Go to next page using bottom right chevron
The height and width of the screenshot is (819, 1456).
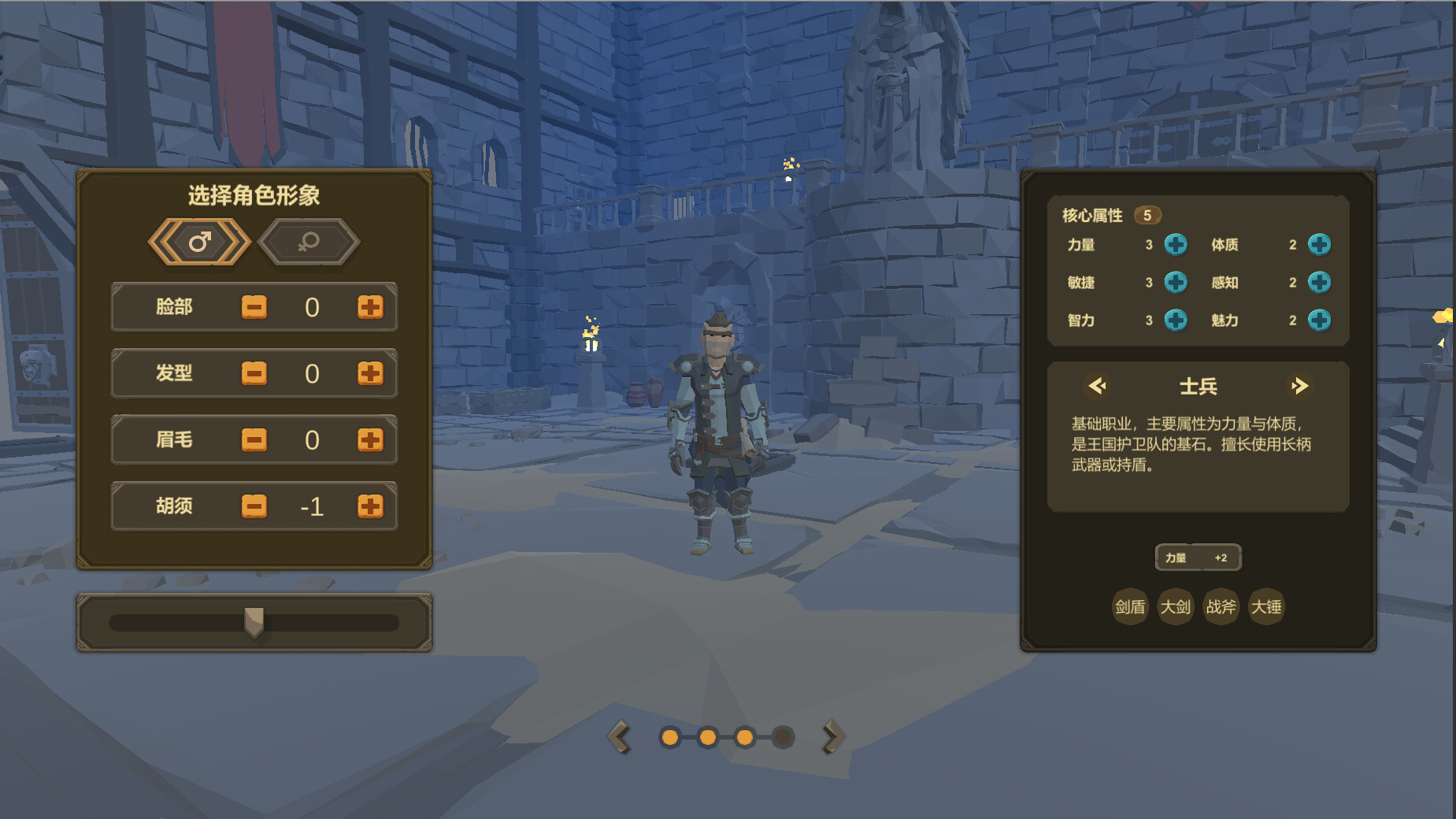pos(832,737)
